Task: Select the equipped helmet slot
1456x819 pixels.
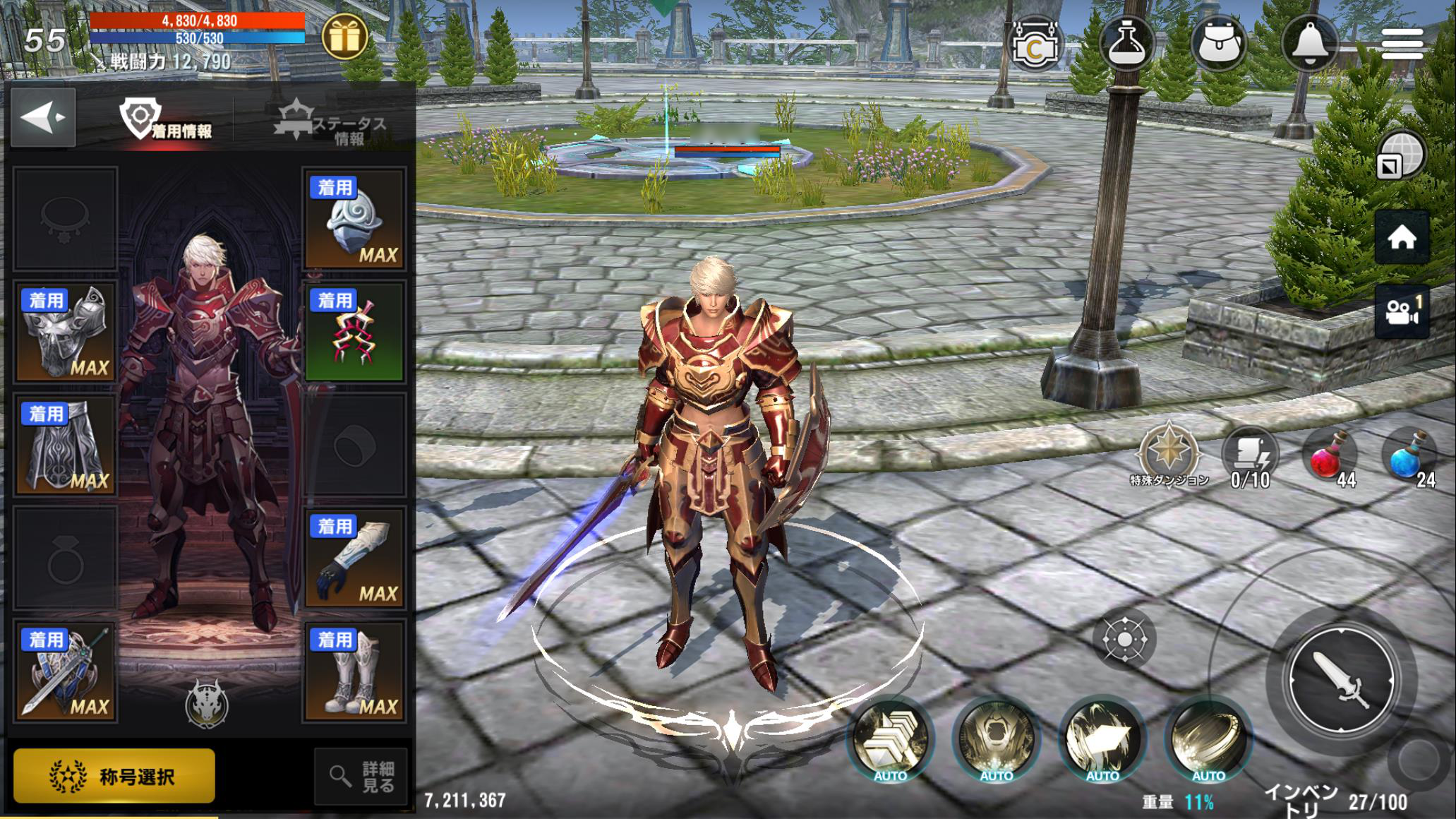Action: click(x=354, y=219)
